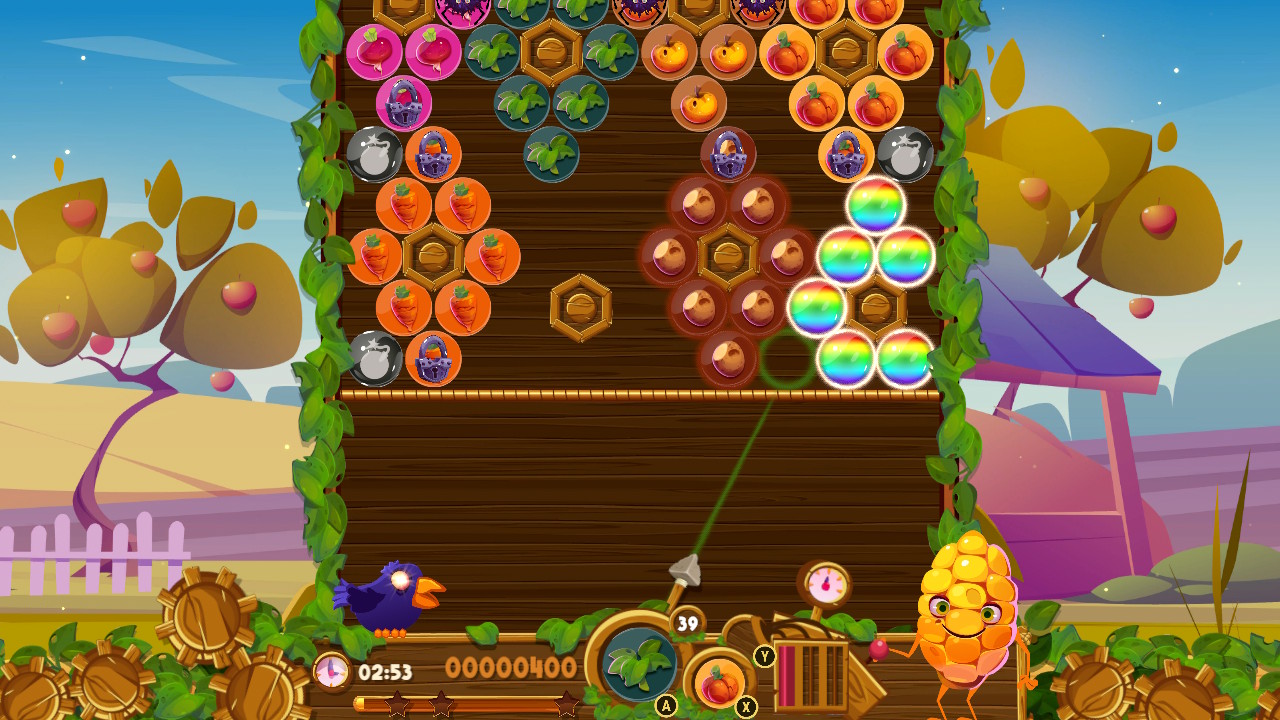This screenshot has width=1280, height=720.
Task: Click a bomb bubble on the left side
Action: 374,155
